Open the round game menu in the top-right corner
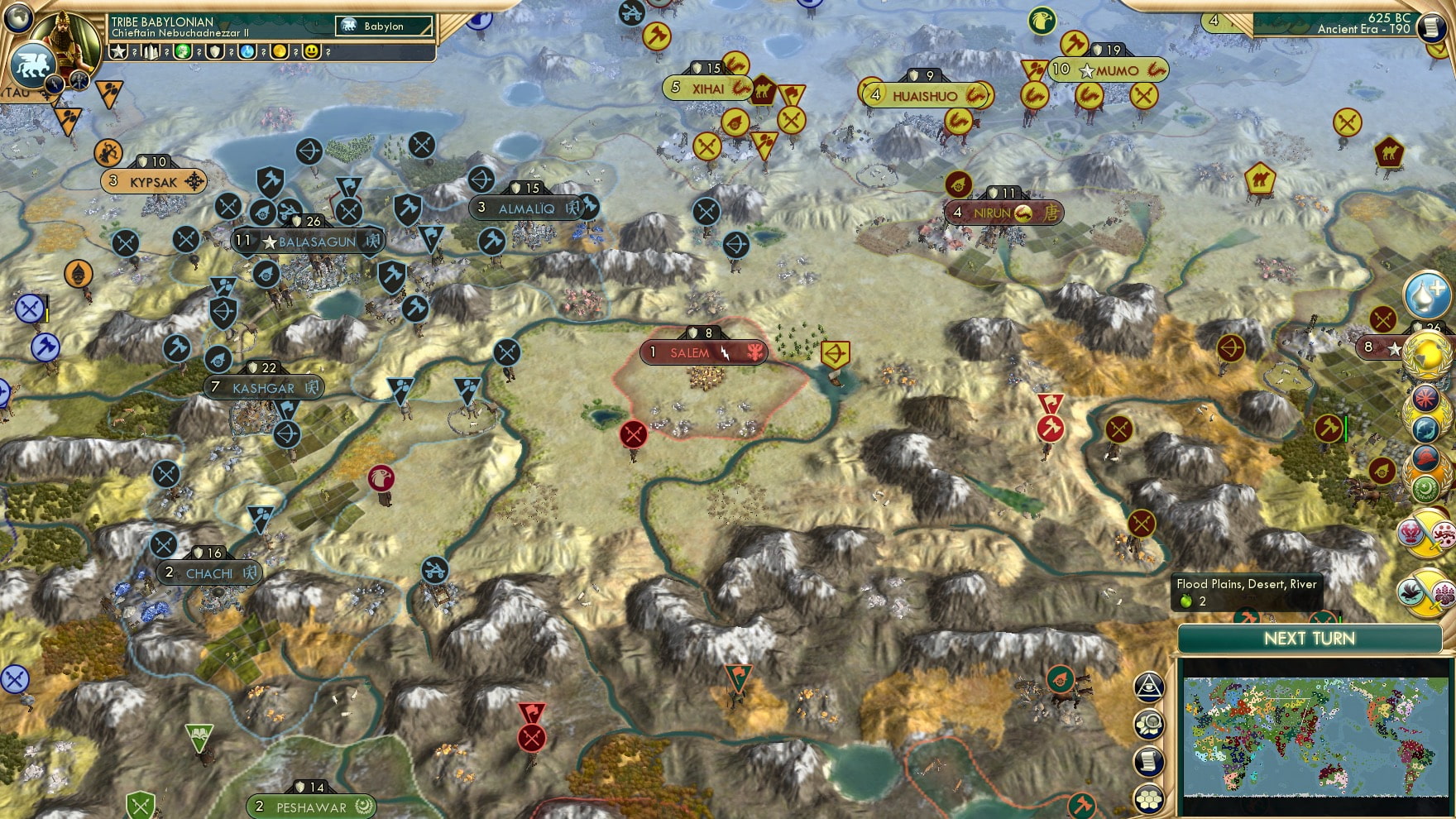 pyautogui.click(x=1430, y=26)
